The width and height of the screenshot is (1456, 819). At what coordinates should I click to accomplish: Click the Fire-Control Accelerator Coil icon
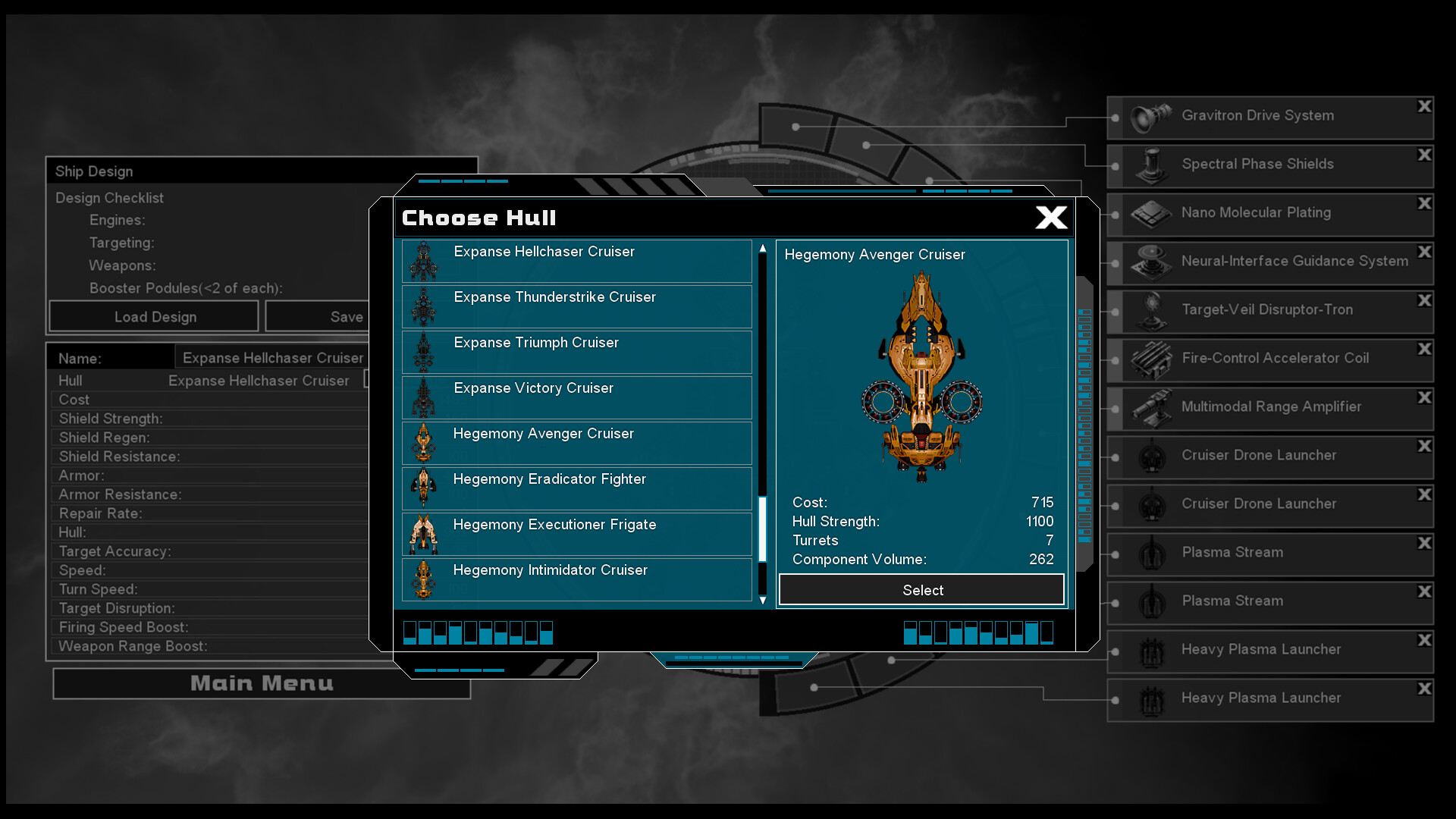1150,359
